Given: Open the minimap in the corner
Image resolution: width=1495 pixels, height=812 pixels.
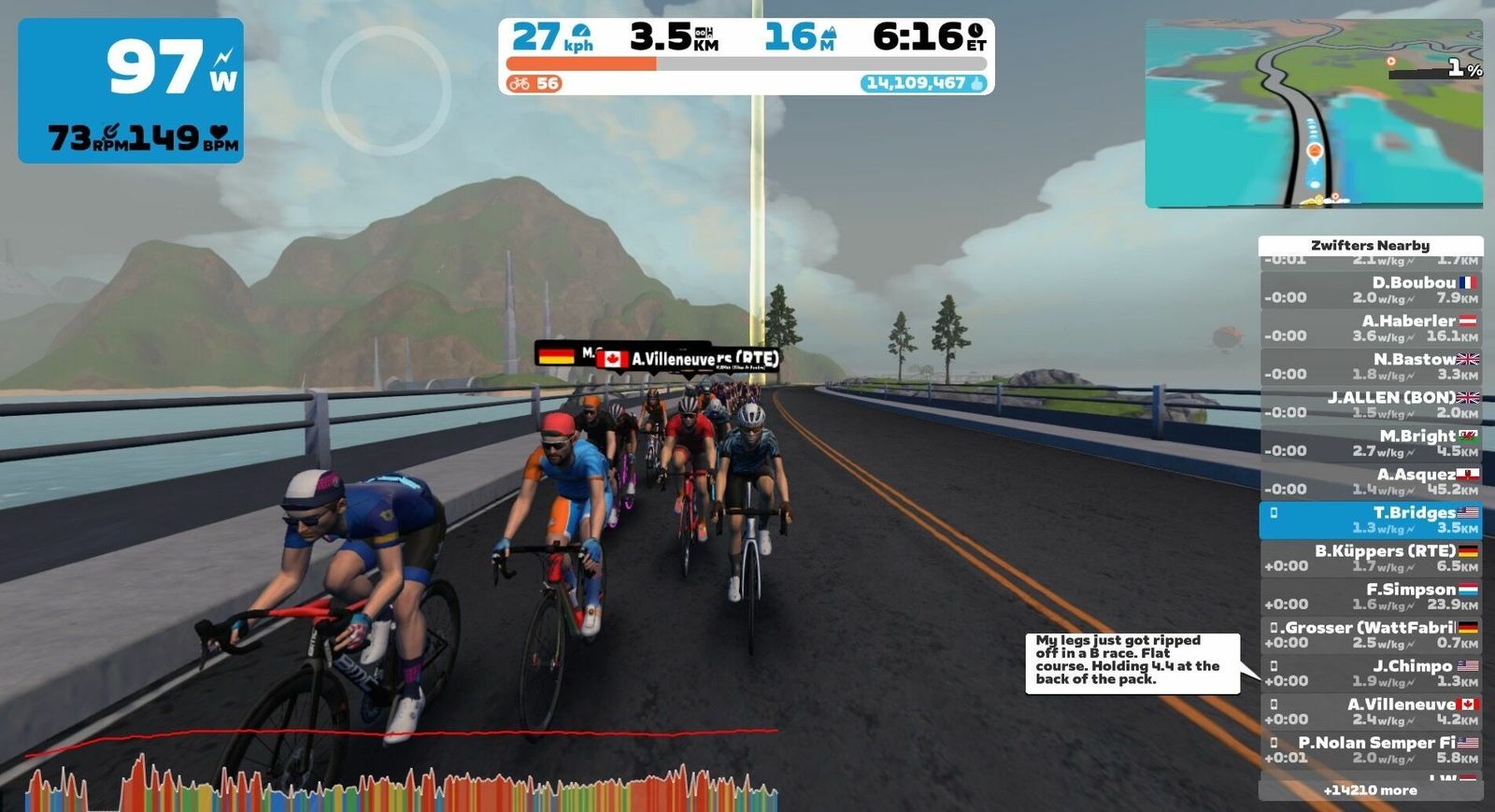Looking at the screenshot, I should (1314, 113).
